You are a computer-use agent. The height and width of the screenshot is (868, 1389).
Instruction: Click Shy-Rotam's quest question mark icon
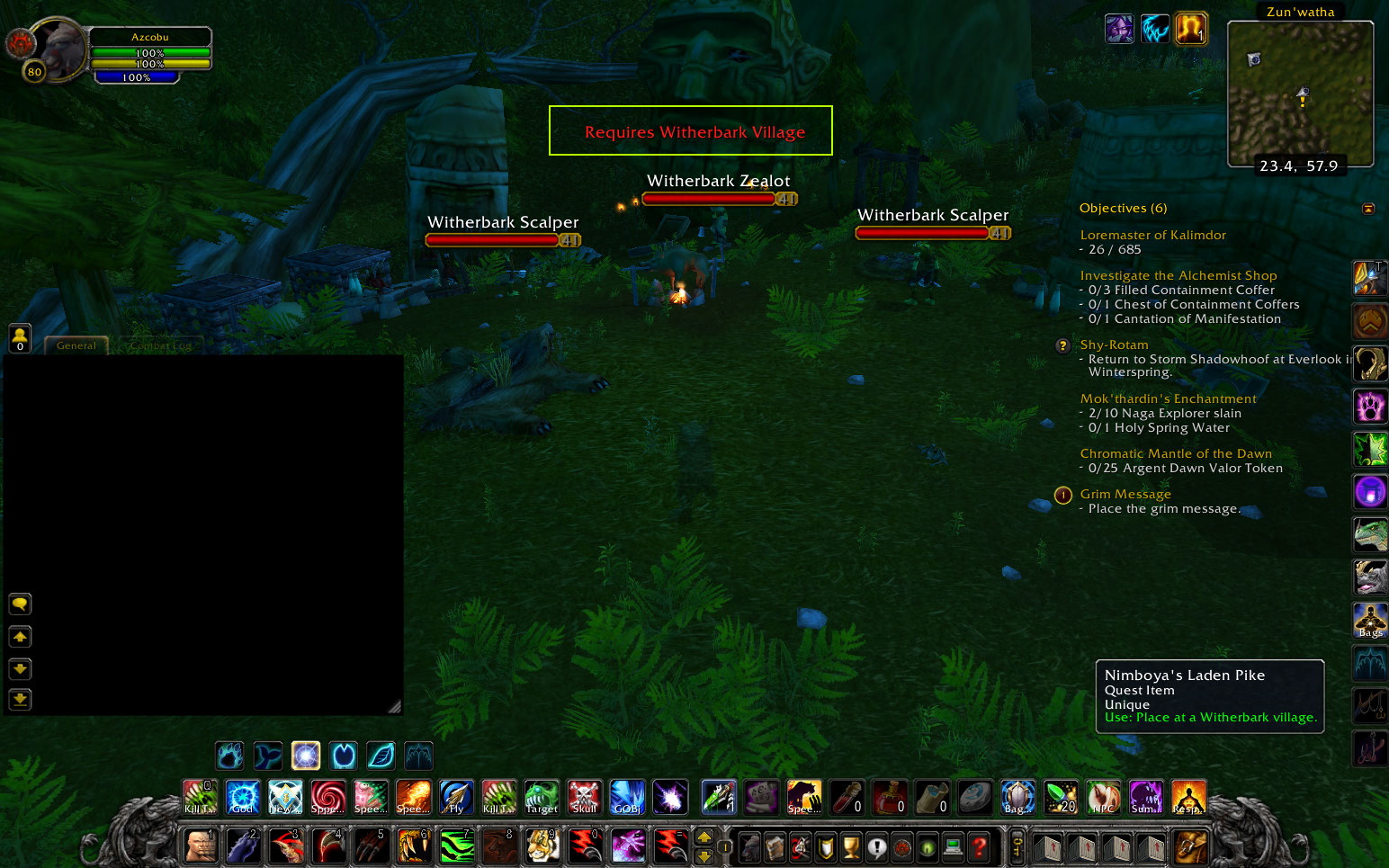point(1062,345)
